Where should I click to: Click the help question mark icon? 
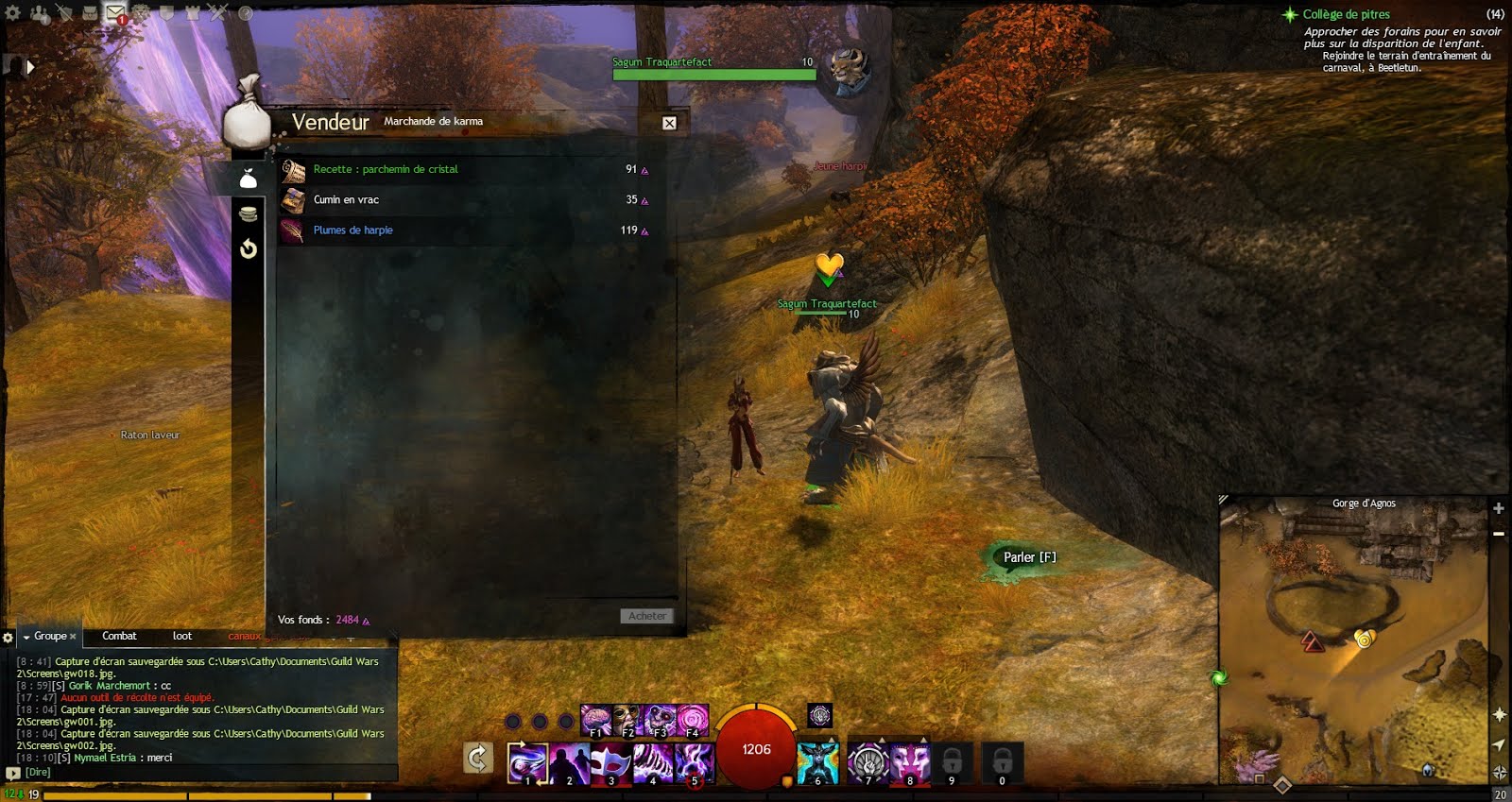tap(247, 13)
